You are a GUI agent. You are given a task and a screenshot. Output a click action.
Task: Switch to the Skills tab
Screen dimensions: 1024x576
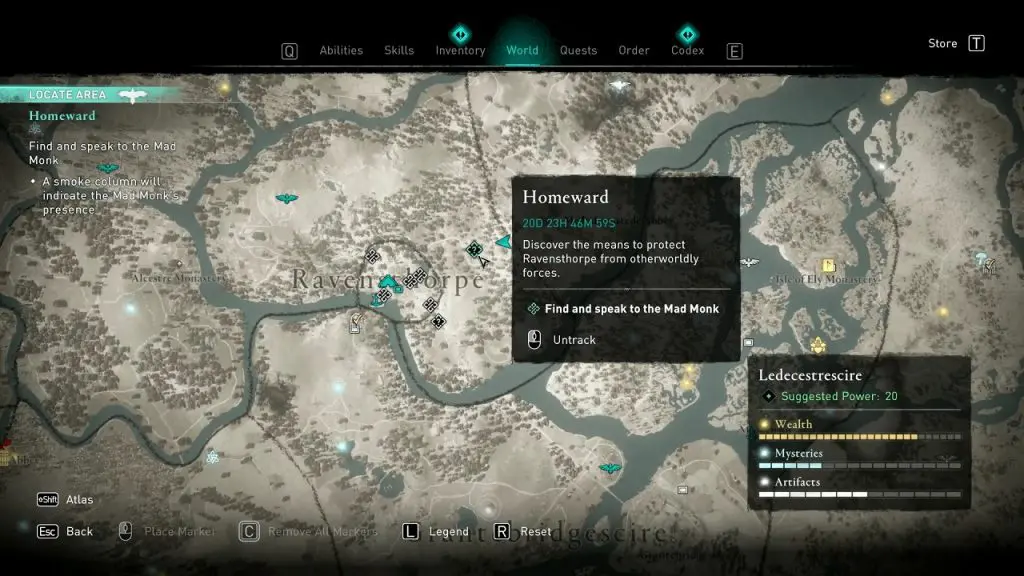coord(399,51)
